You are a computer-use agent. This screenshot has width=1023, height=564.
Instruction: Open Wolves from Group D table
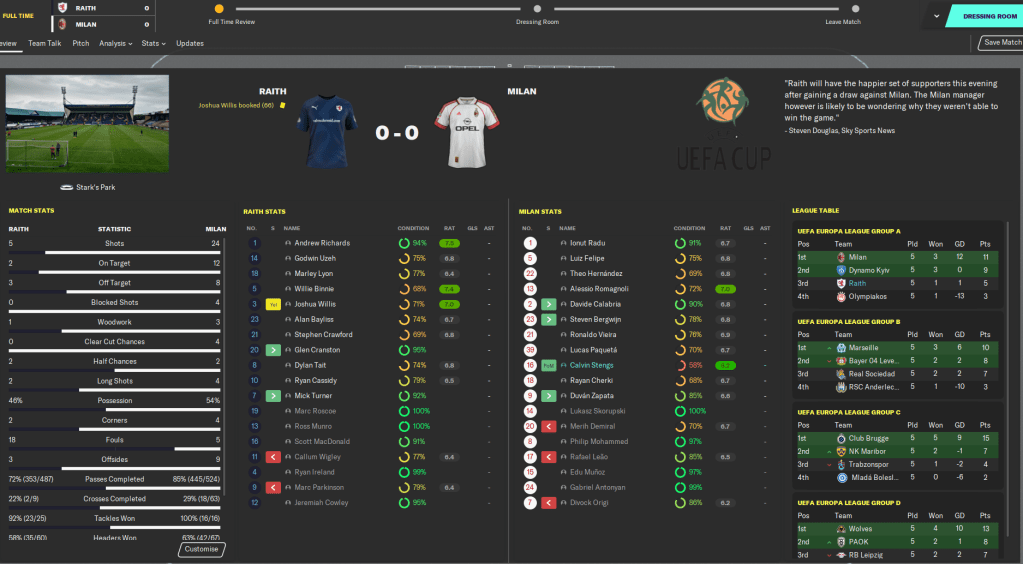860,528
